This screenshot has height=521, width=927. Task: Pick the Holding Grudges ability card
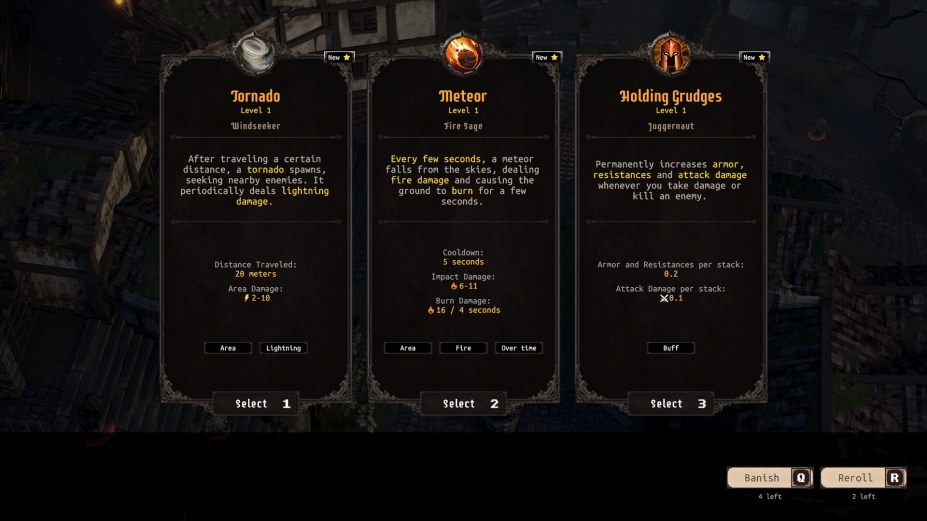point(670,404)
